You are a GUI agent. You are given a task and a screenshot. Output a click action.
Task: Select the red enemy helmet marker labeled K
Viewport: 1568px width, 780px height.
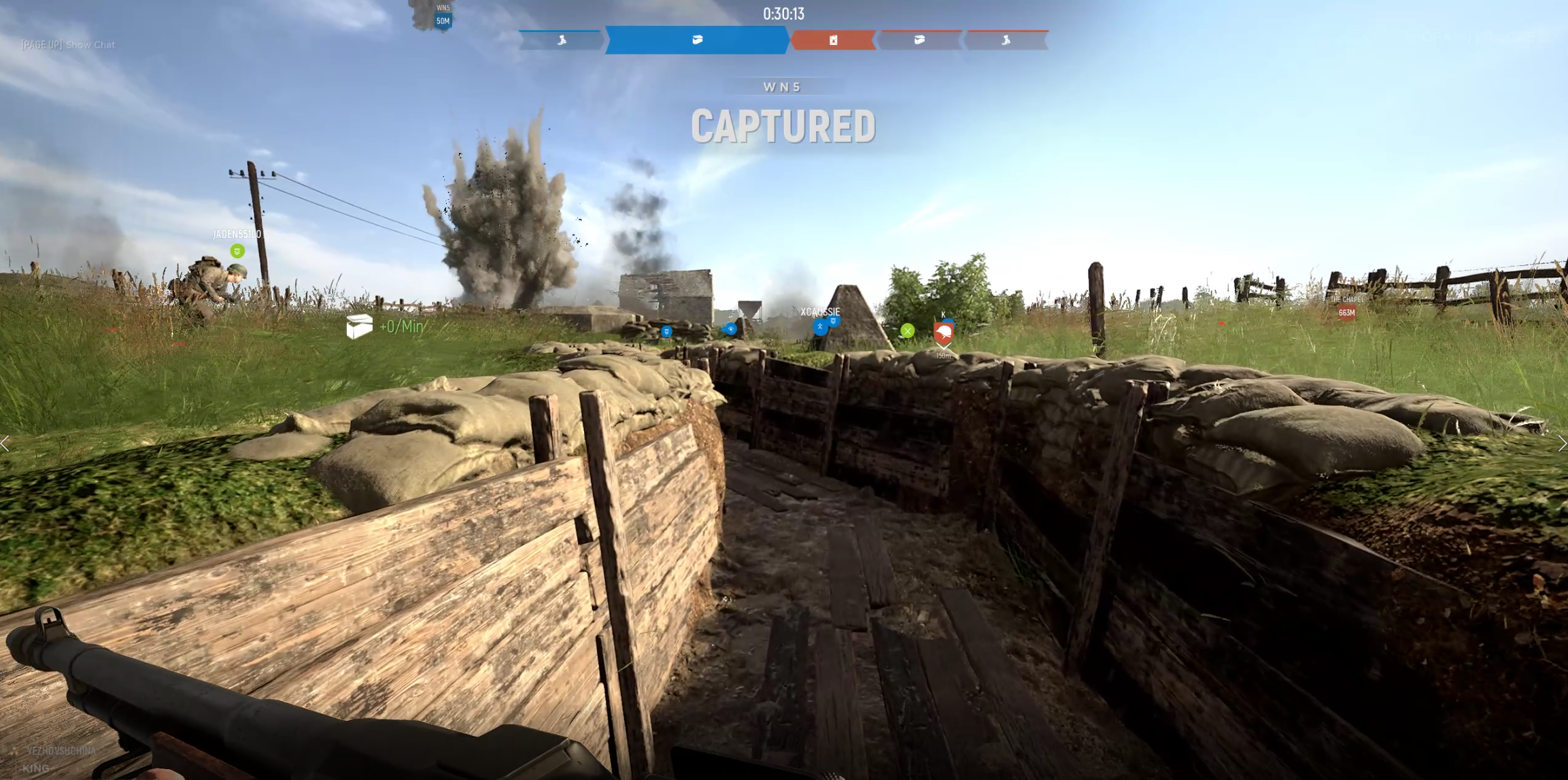click(x=944, y=333)
